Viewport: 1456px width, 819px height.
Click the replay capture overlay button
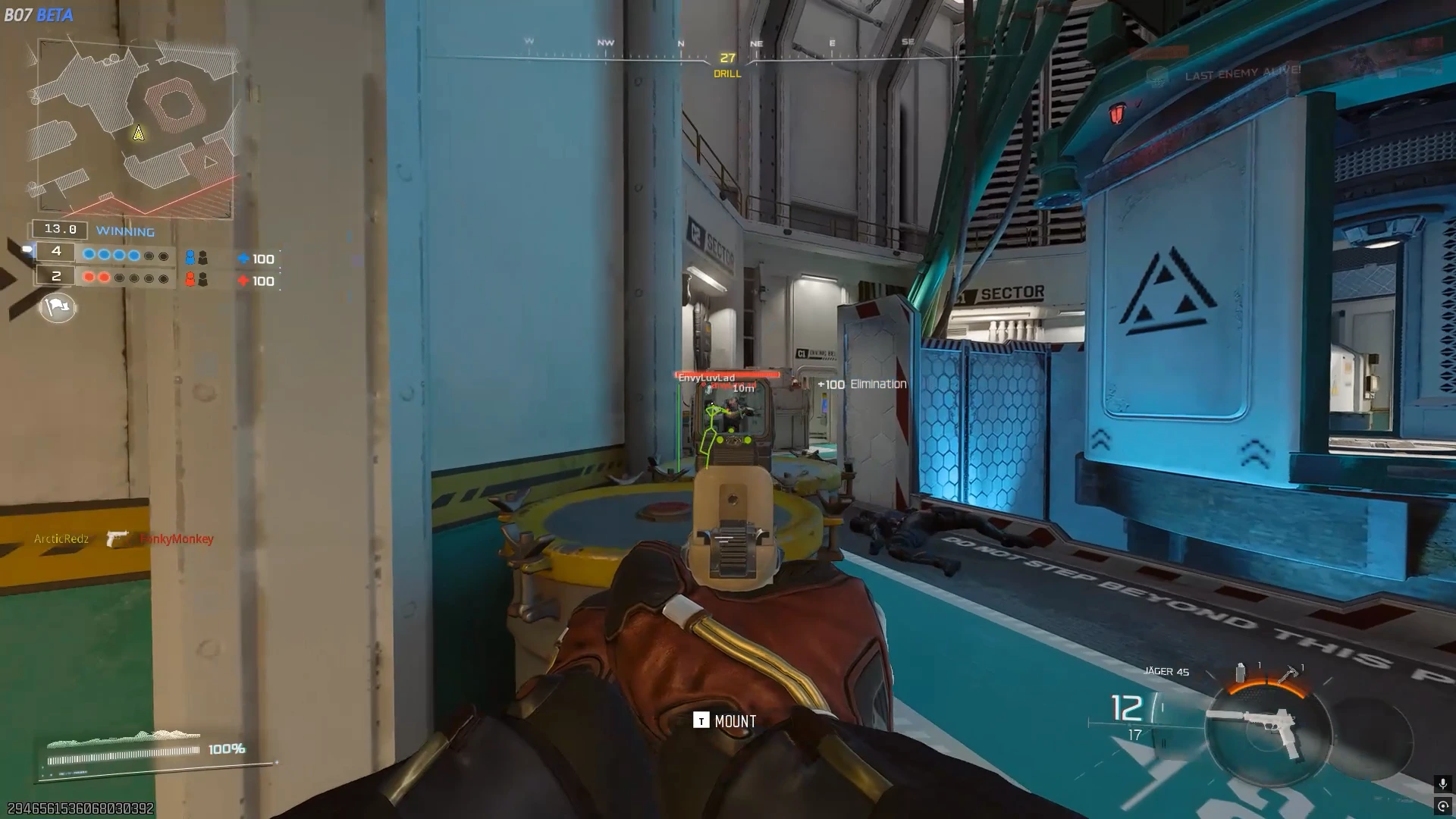point(1442,806)
